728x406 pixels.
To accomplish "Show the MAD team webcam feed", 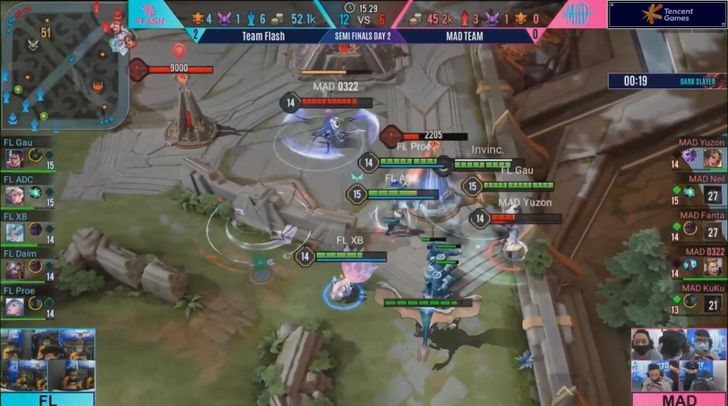I will tap(679, 361).
